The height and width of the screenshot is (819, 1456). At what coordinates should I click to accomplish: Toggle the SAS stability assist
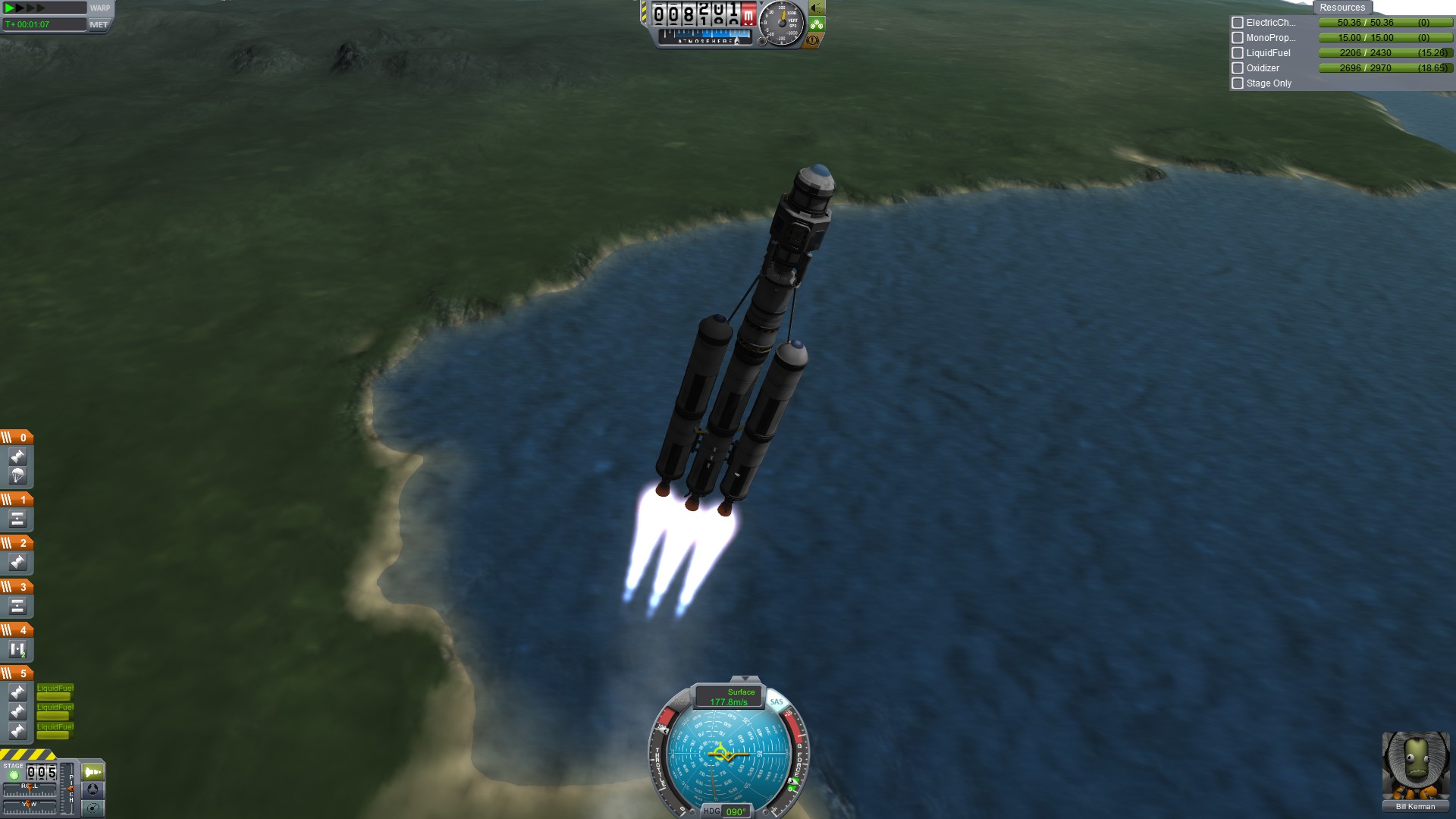coord(776,701)
